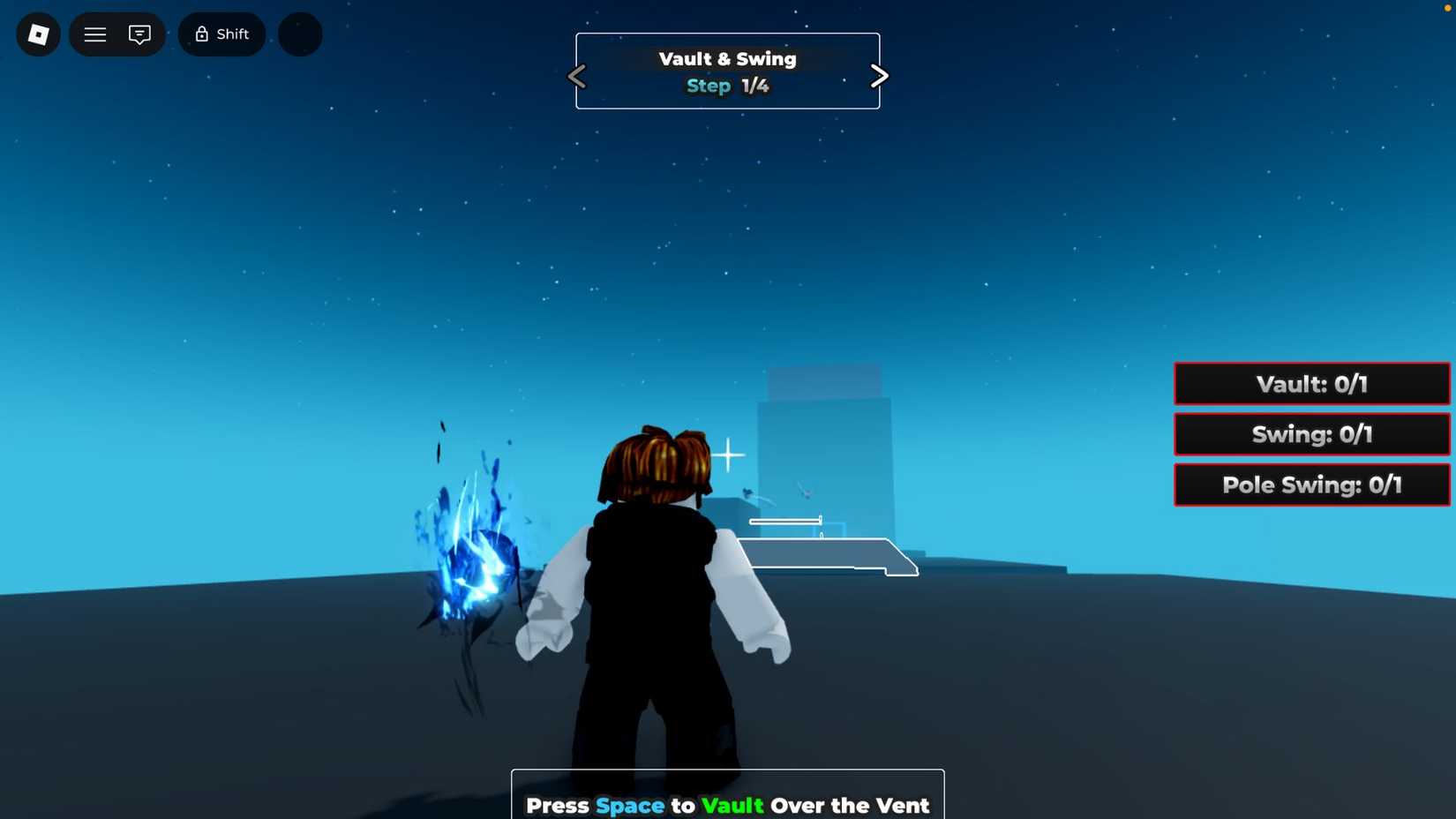Click the padlock icon on the Shift button
This screenshot has height=819, width=1456.
tap(201, 34)
